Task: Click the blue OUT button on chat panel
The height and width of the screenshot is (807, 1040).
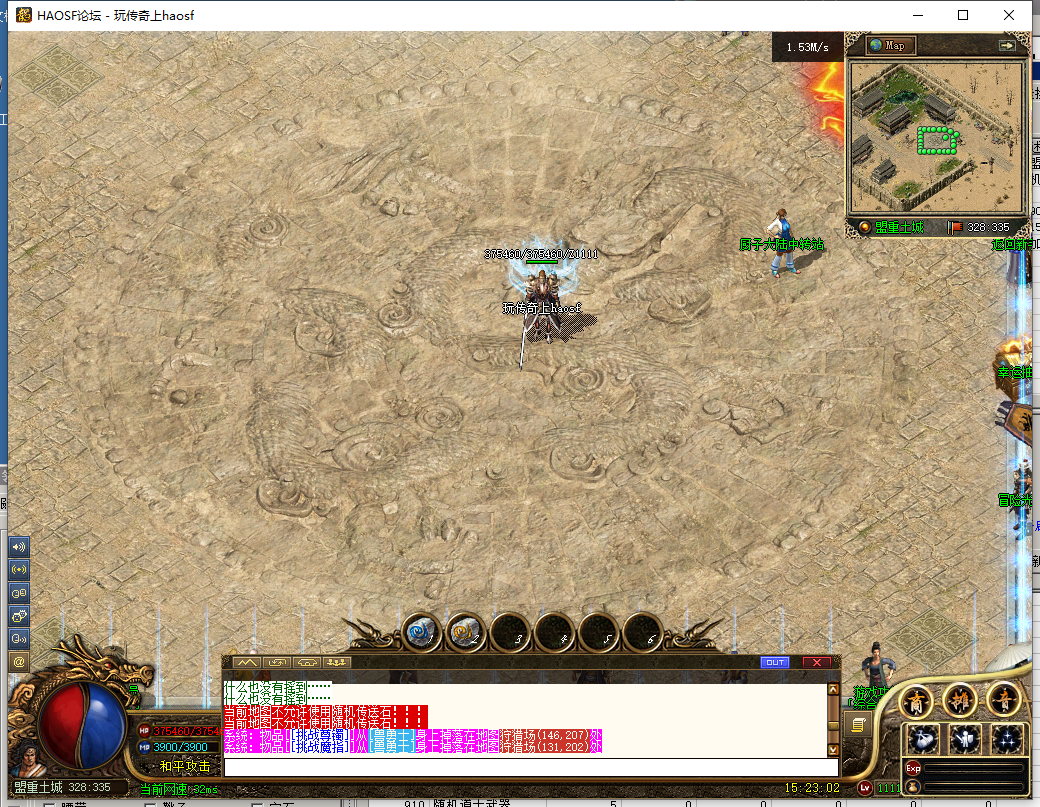Action: click(x=775, y=662)
